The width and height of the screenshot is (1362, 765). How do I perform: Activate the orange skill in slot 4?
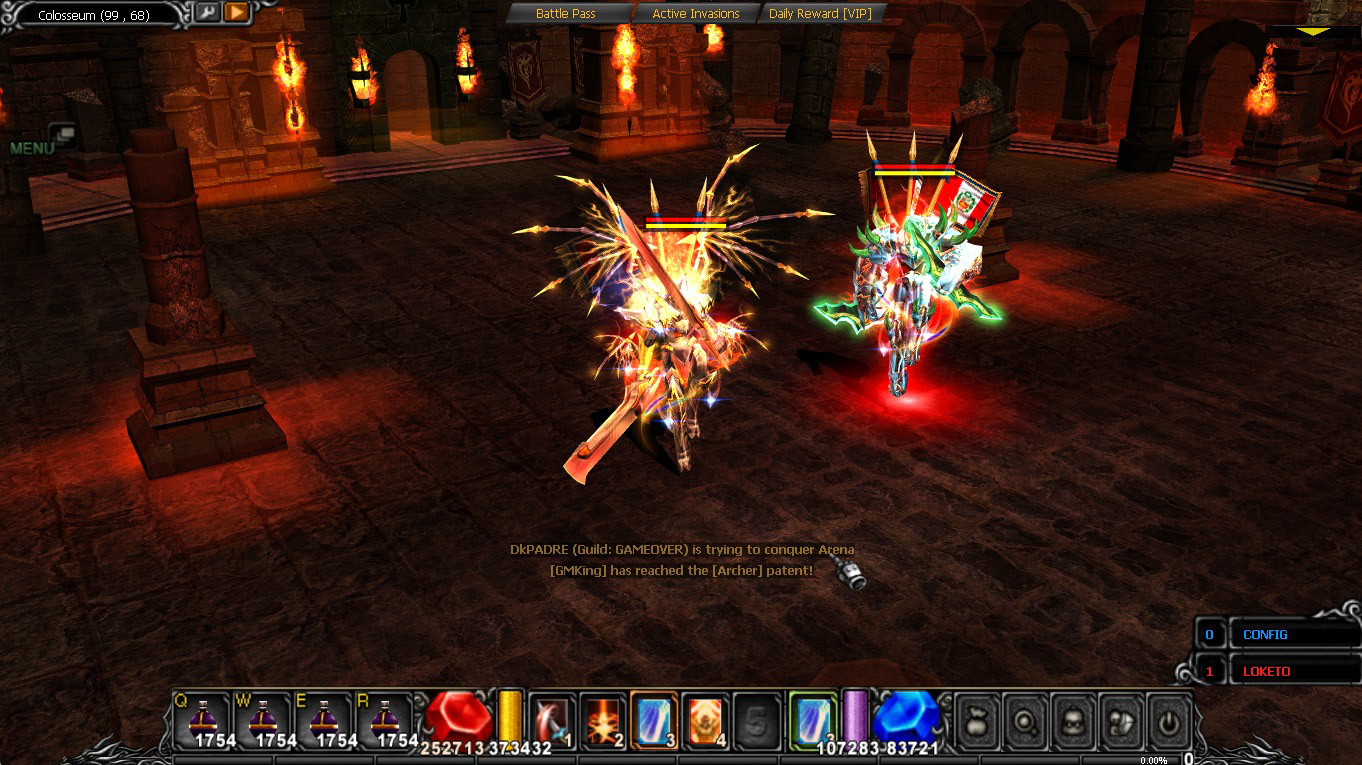point(706,719)
